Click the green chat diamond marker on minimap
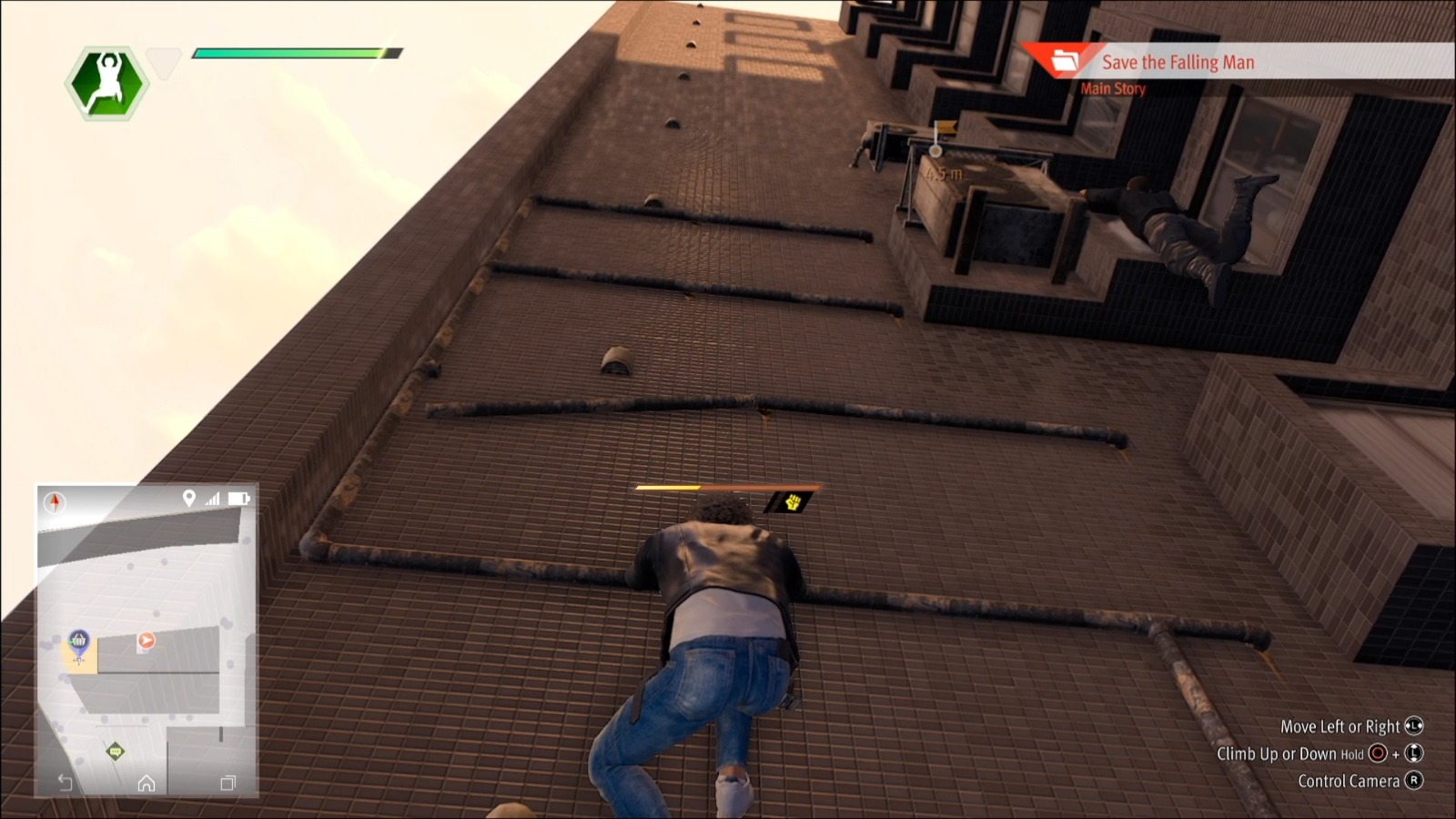1456x819 pixels. tap(115, 751)
